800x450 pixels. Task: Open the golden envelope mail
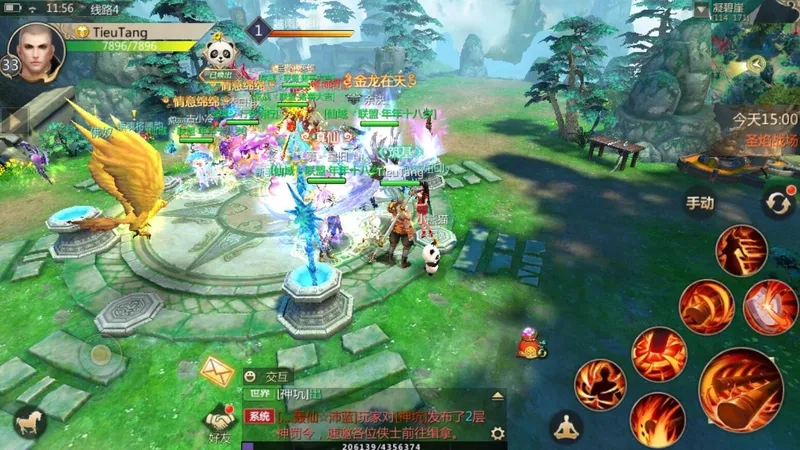tap(217, 371)
